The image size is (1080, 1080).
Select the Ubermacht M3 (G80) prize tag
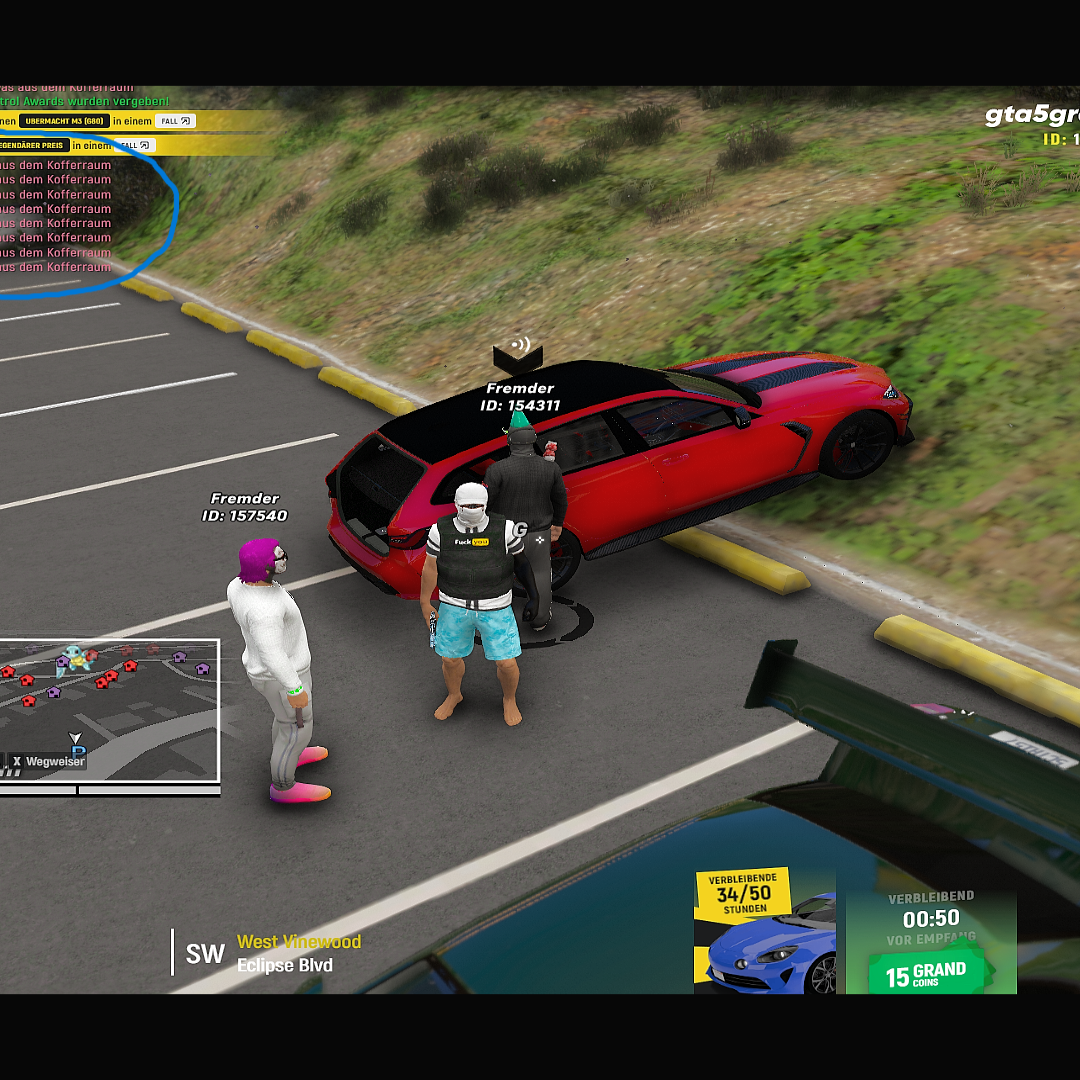click(x=64, y=121)
